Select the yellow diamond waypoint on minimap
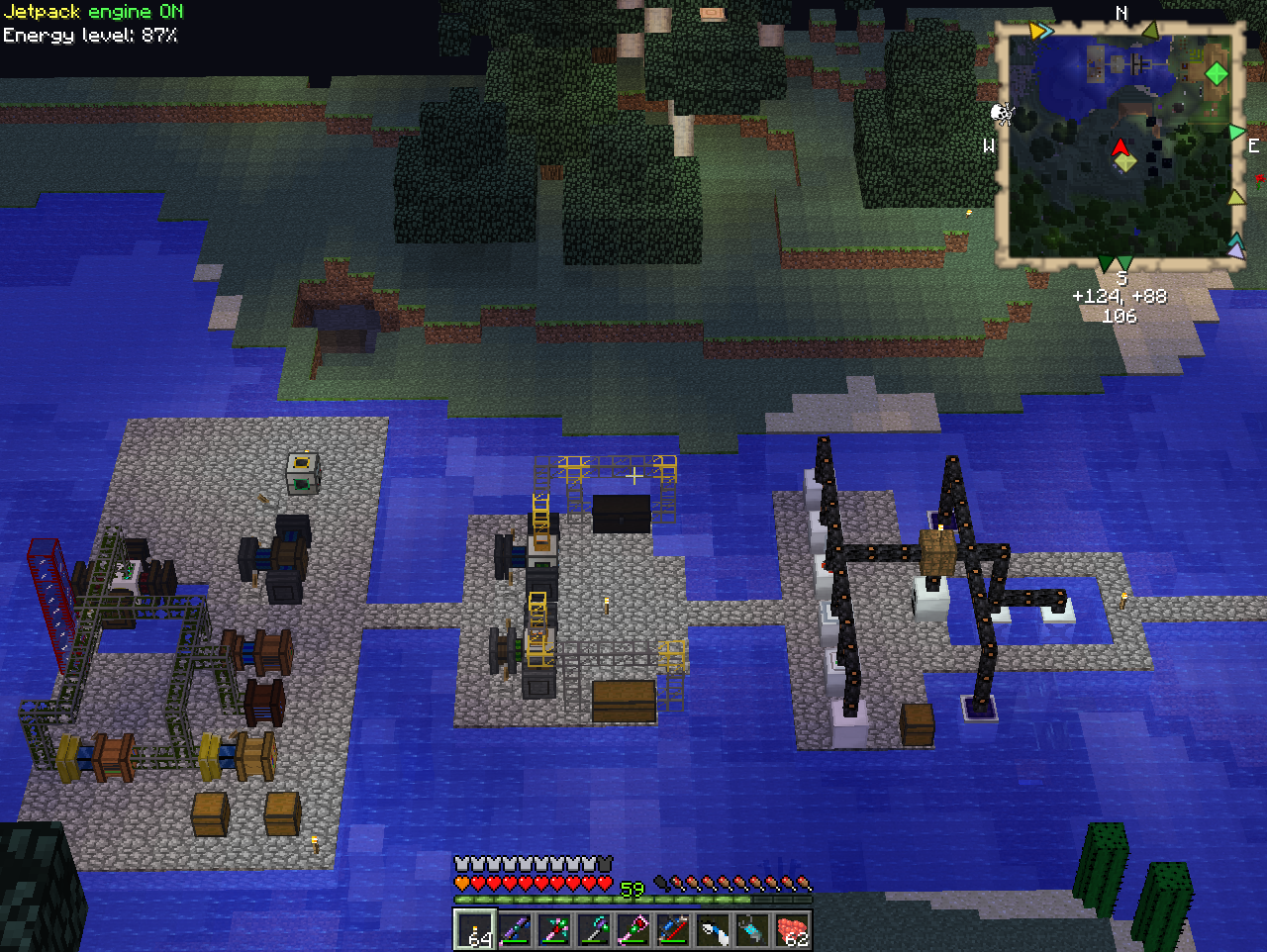 click(1125, 163)
